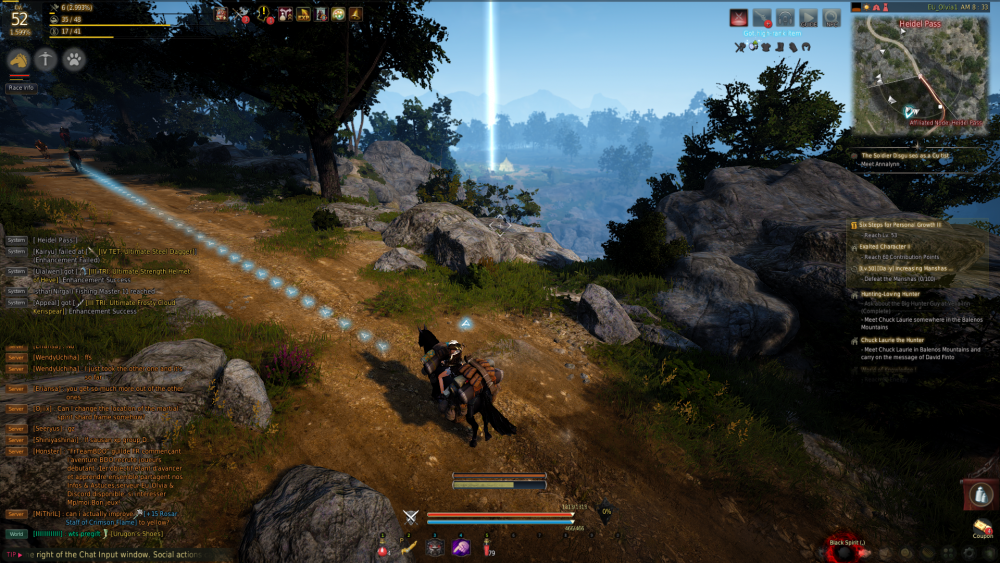Open the pet paw icon
Image resolution: width=1000 pixels, height=563 pixels.
[x=74, y=60]
